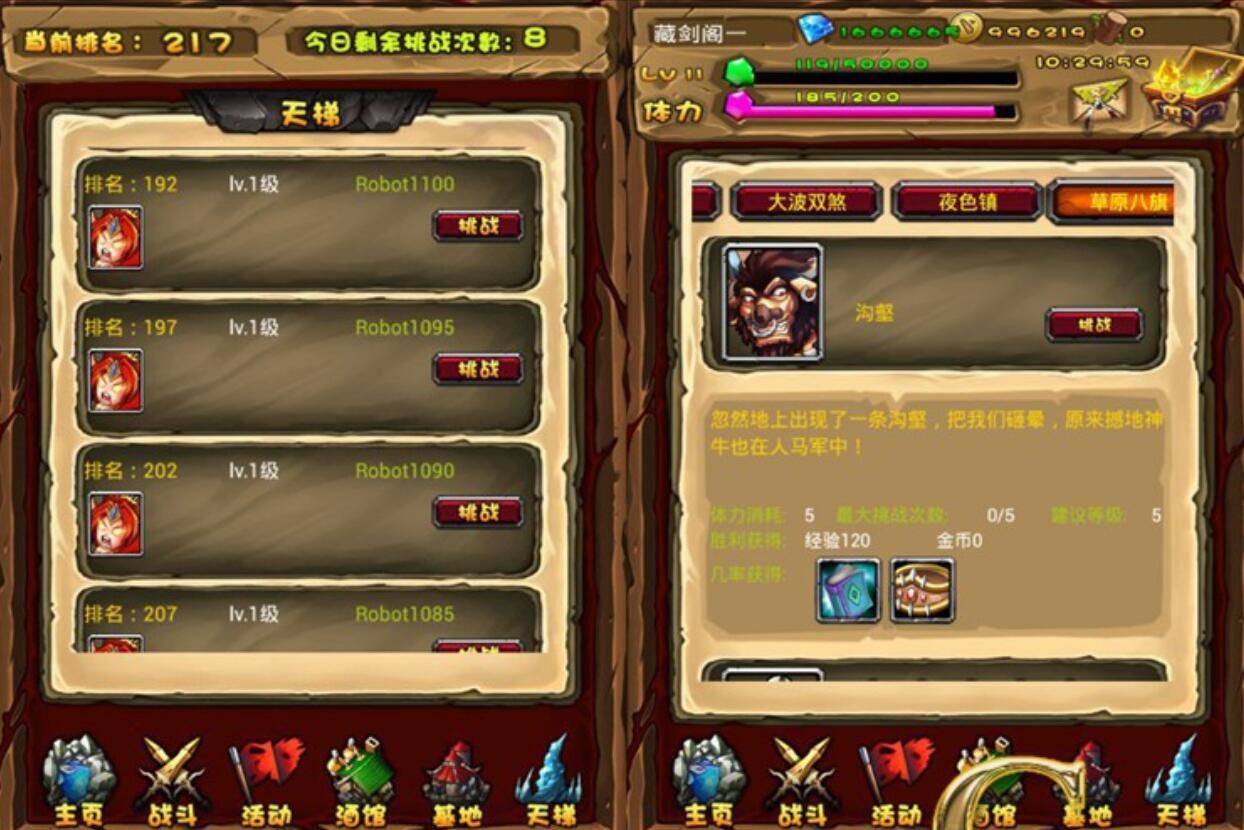
Task: Challenge Robot1100 ranked 192
Action: (478, 225)
